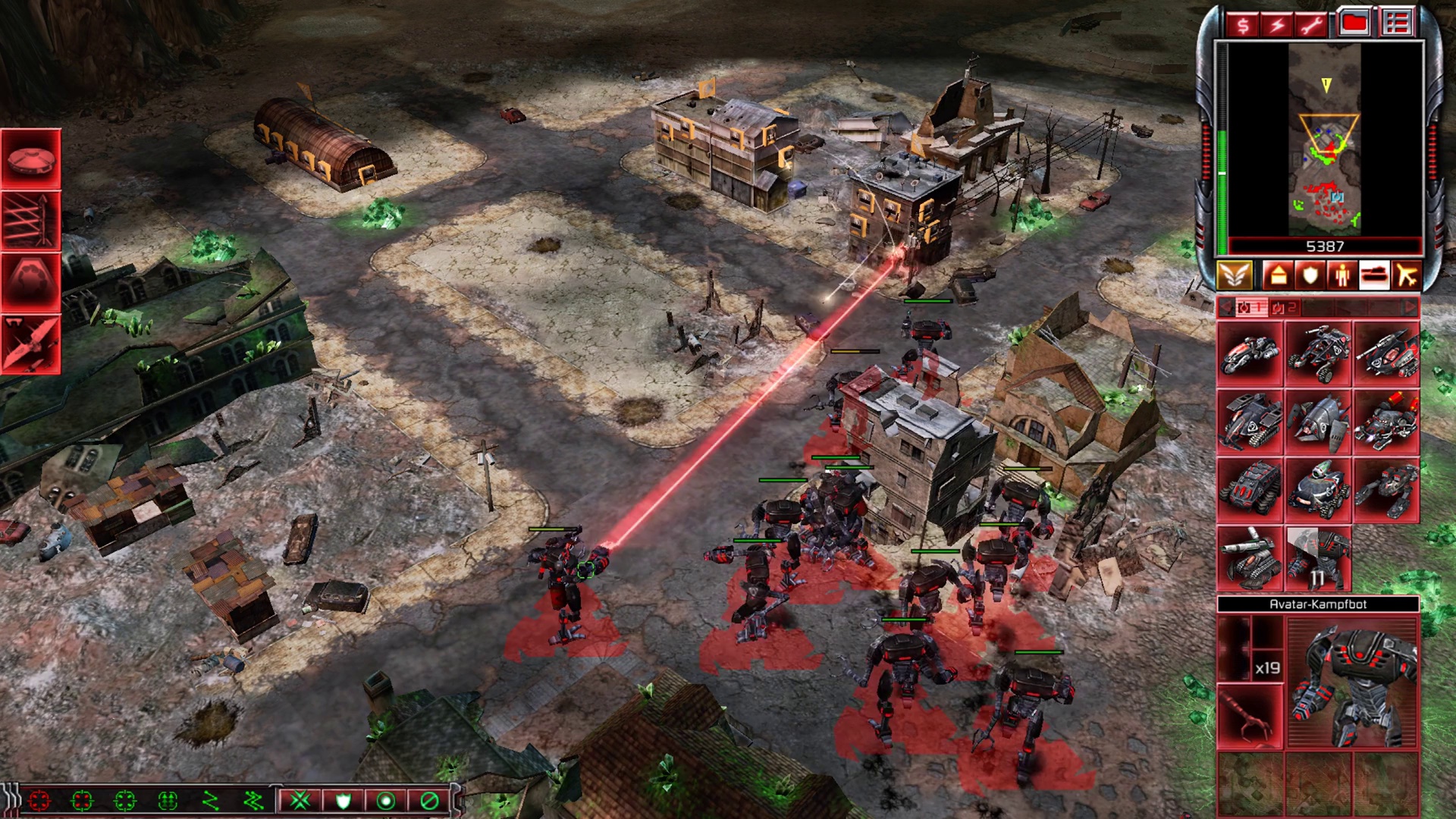Switch to the shield defenses tab
Screen dimensions: 1456x819
click(x=1310, y=275)
